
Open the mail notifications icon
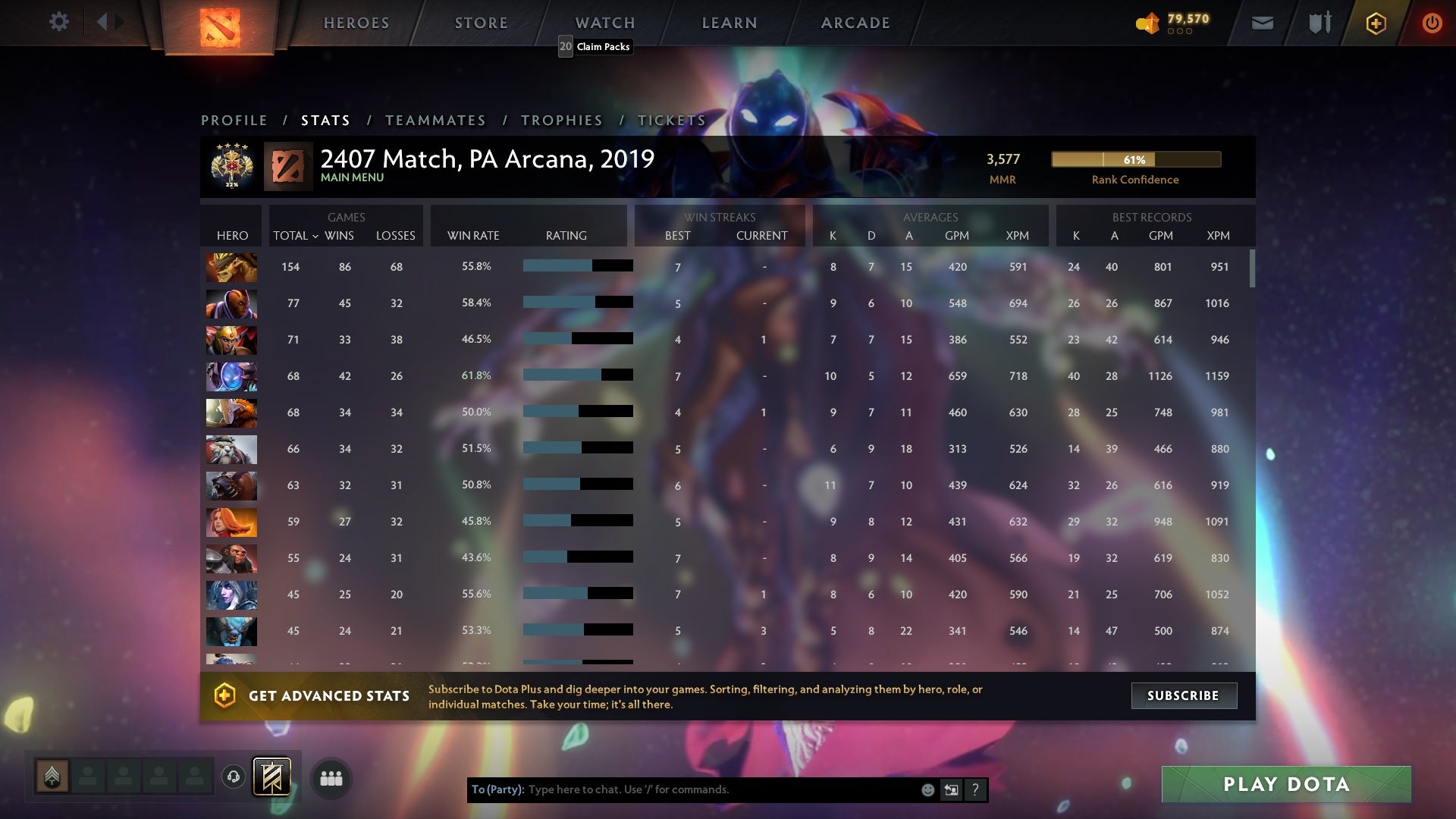[1262, 24]
